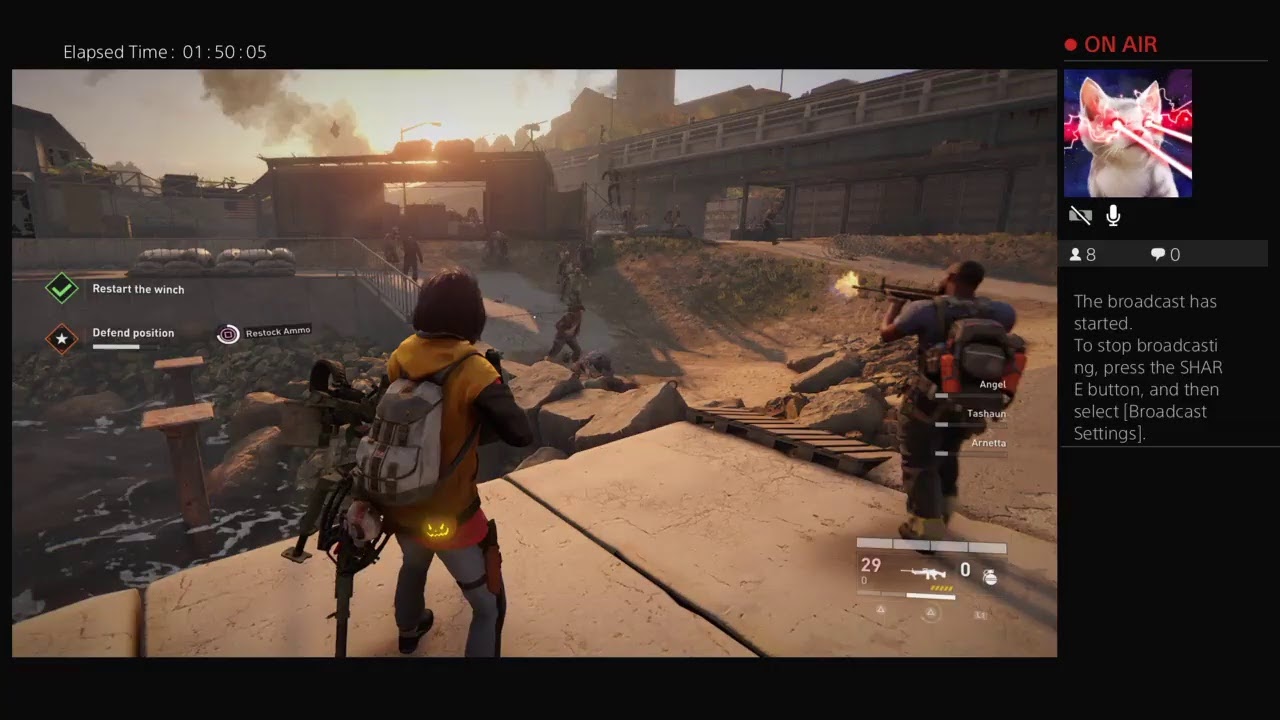
Task: Open the laser cat broadcaster avatar
Action: 1127,133
